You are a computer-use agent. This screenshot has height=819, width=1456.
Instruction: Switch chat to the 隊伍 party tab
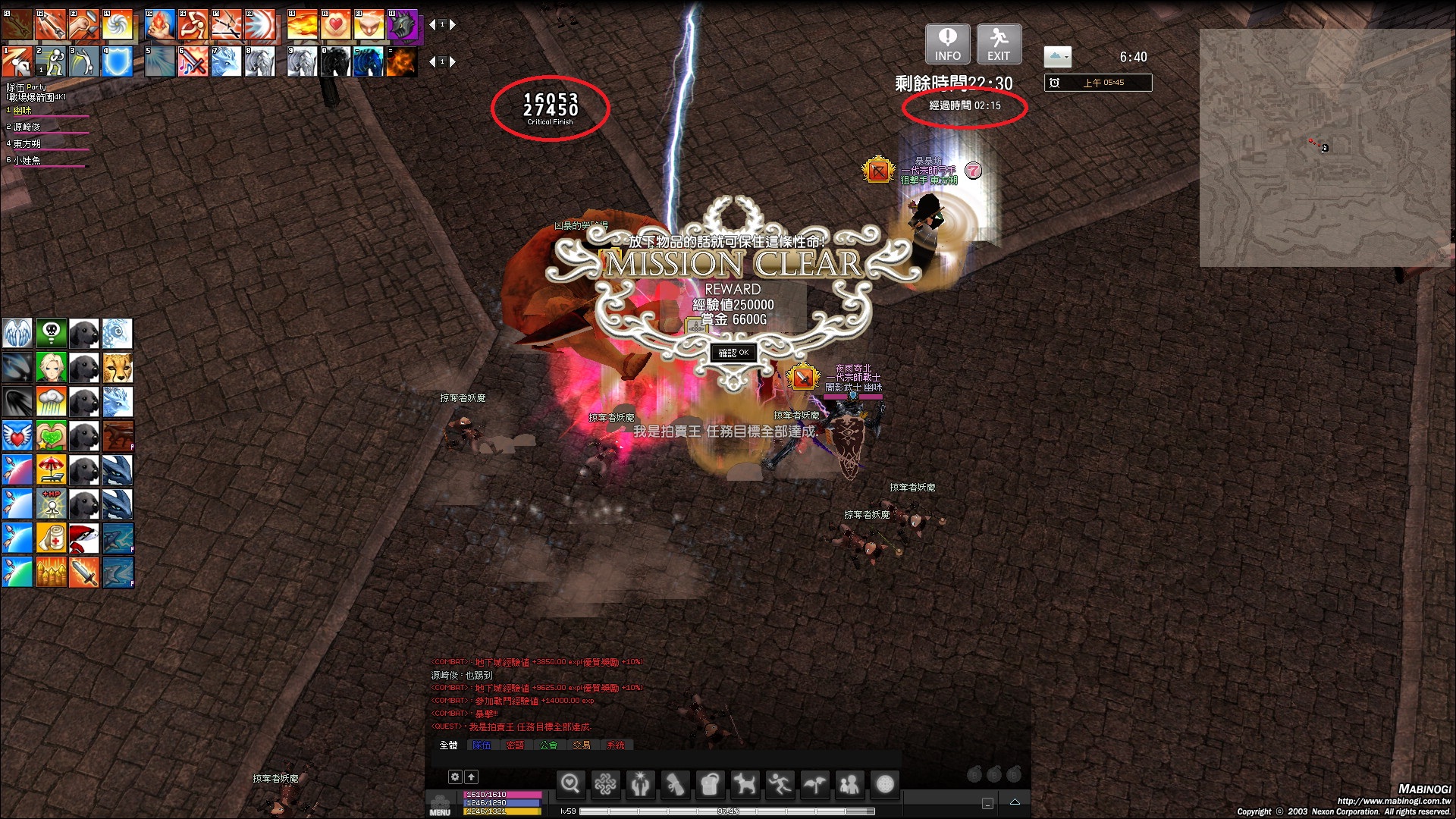pos(482,745)
